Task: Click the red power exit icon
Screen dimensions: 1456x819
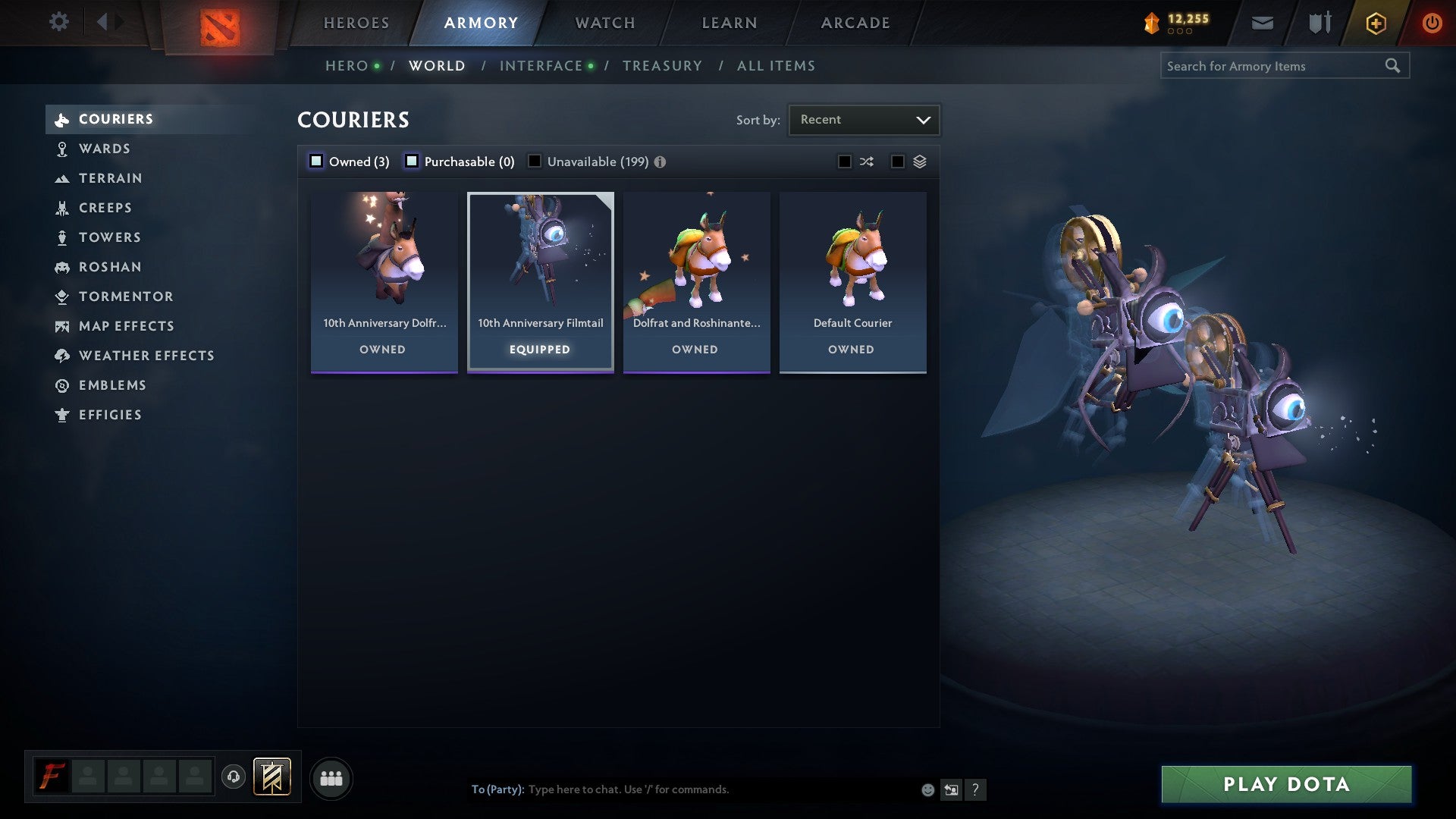Action: (x=1432, y=22)
